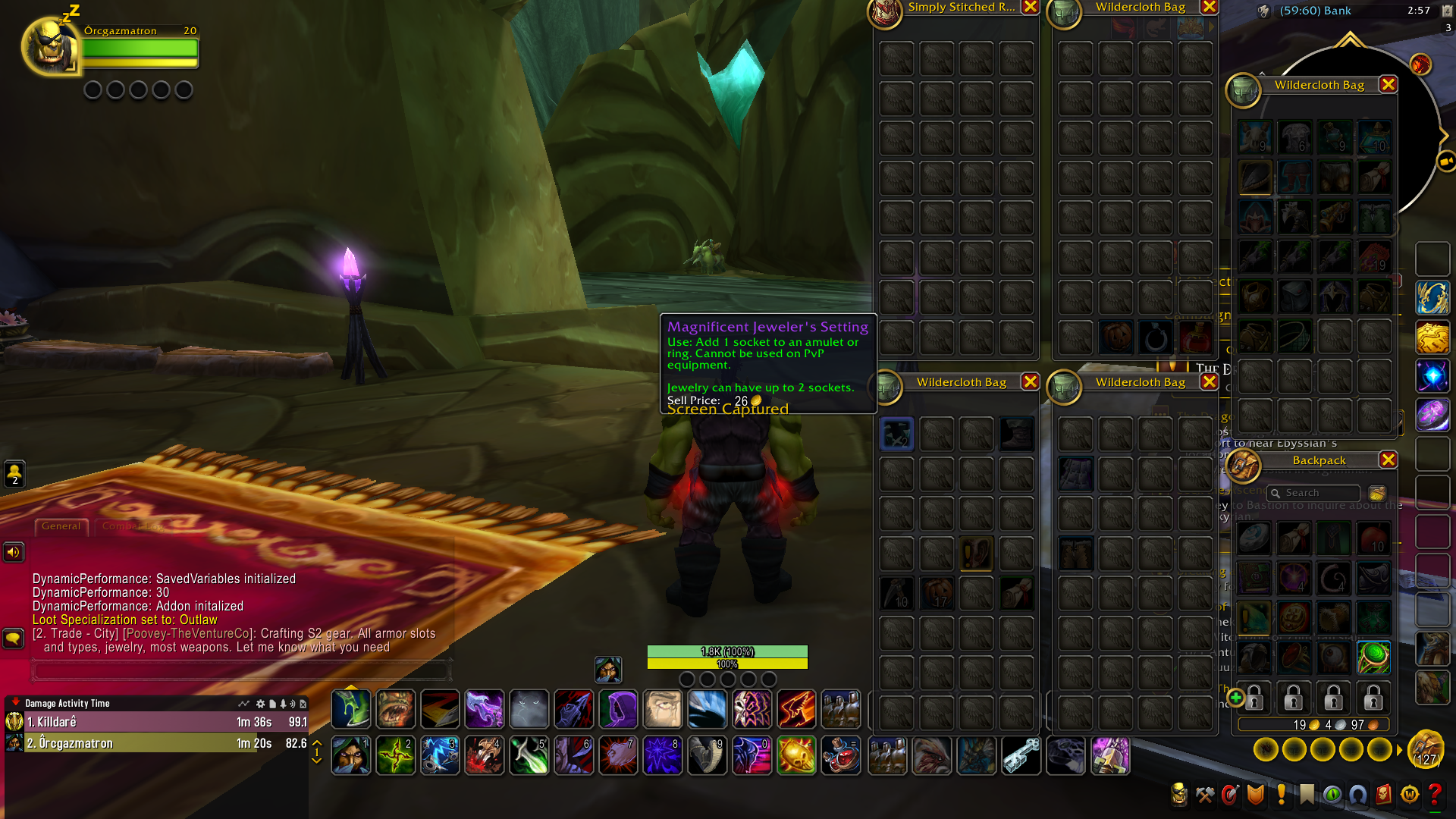
Task: Activate the golden skull ability on action bar
Action: point(796,755)
